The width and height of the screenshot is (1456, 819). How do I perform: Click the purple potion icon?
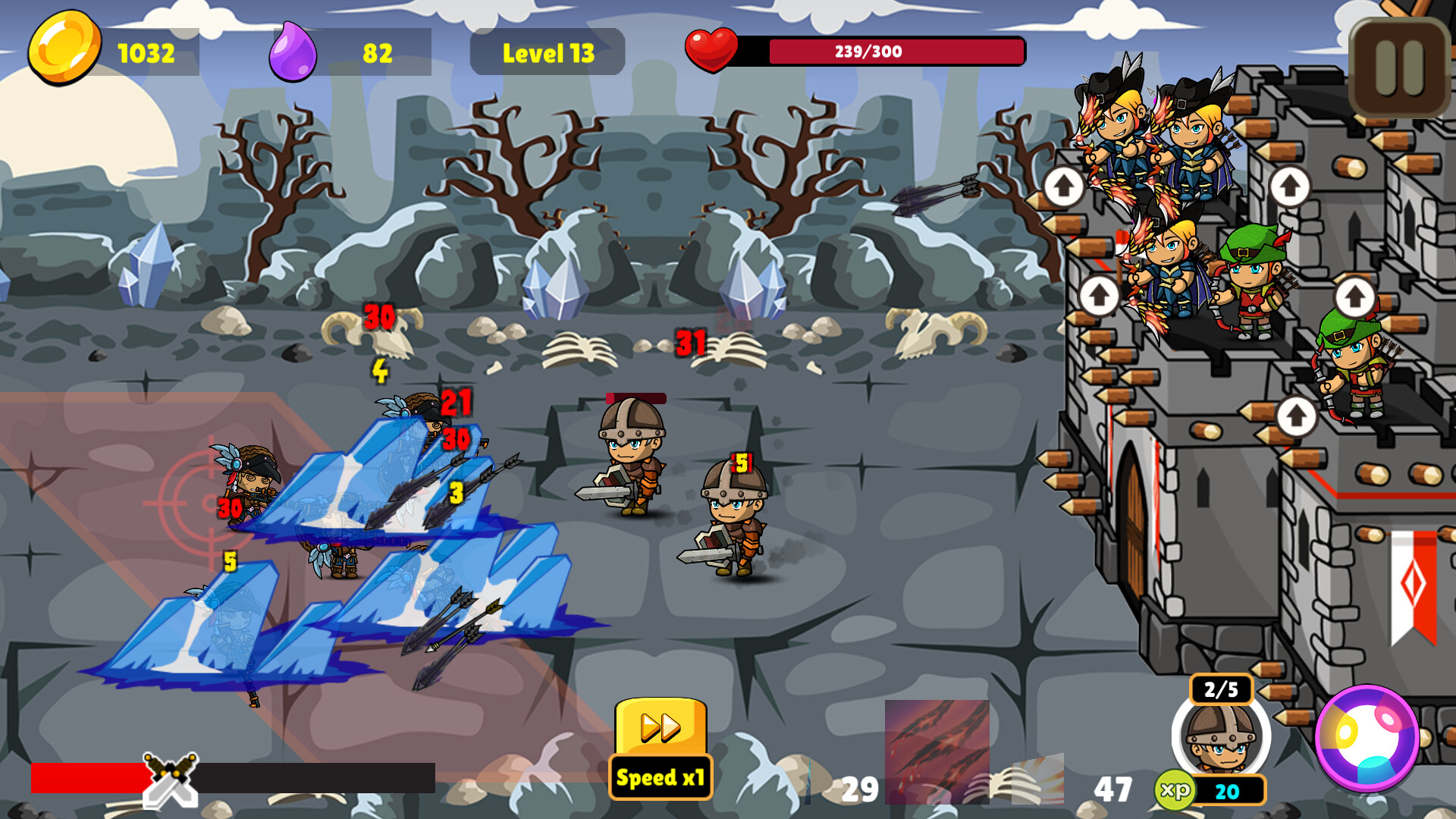point(292,50)
